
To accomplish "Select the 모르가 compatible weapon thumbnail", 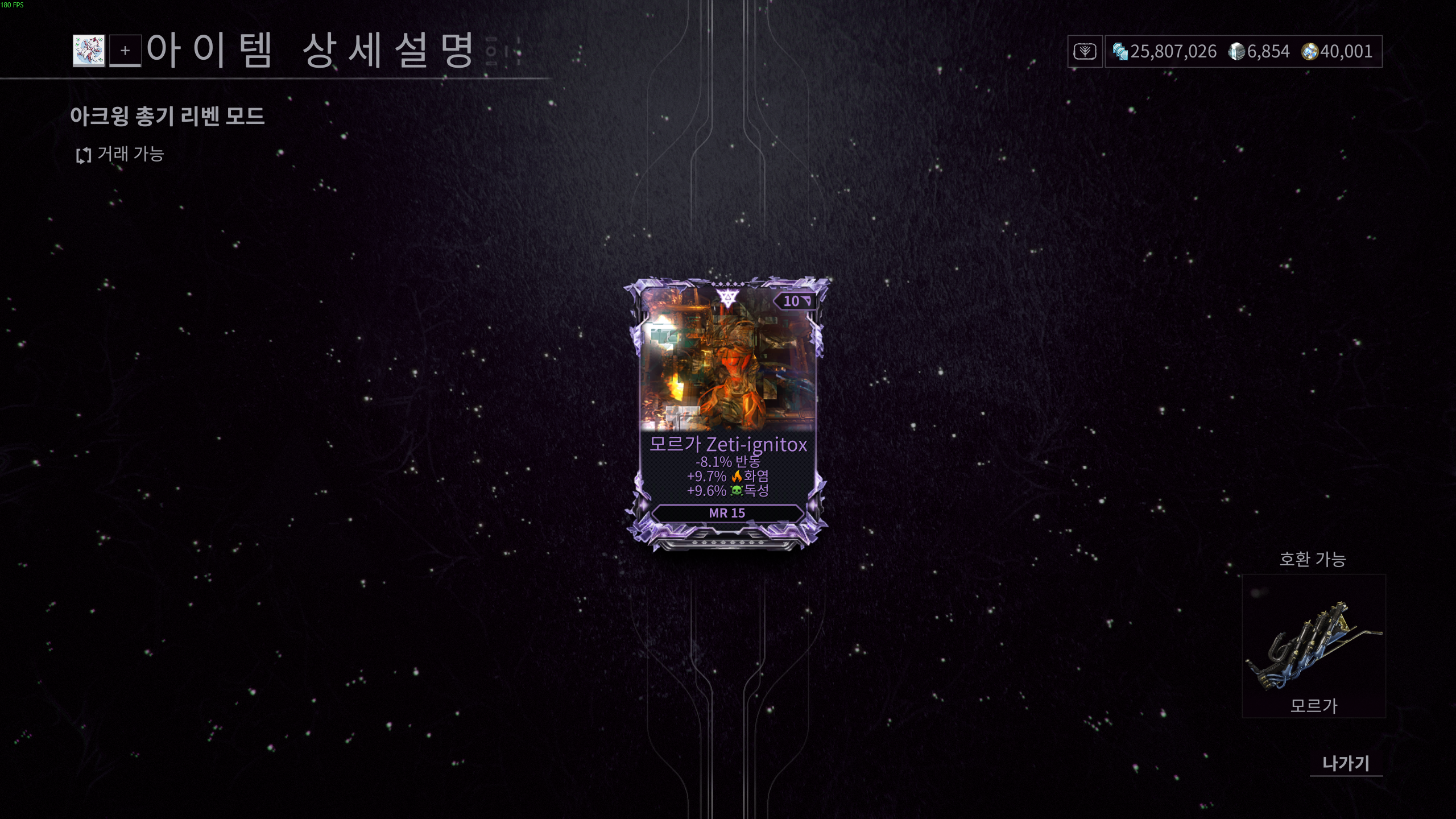I will pyautogui.click(x=1314, y=646).
